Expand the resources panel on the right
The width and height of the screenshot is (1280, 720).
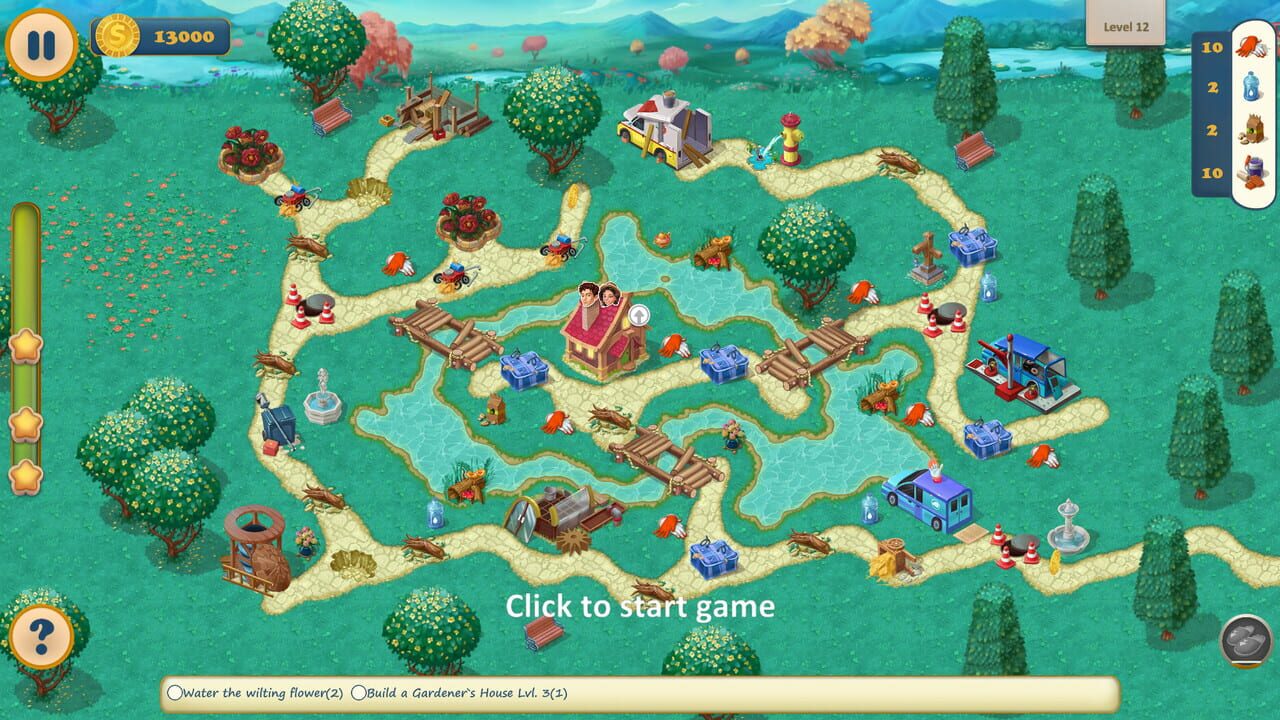(x=1210, y=110)
